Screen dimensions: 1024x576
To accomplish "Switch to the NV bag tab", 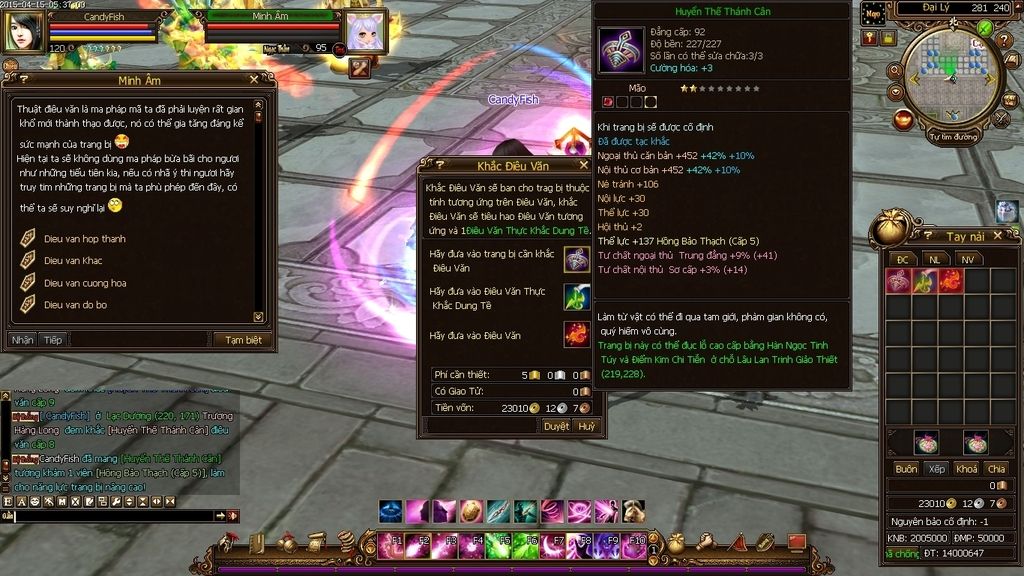I will [x=966, y=259].
